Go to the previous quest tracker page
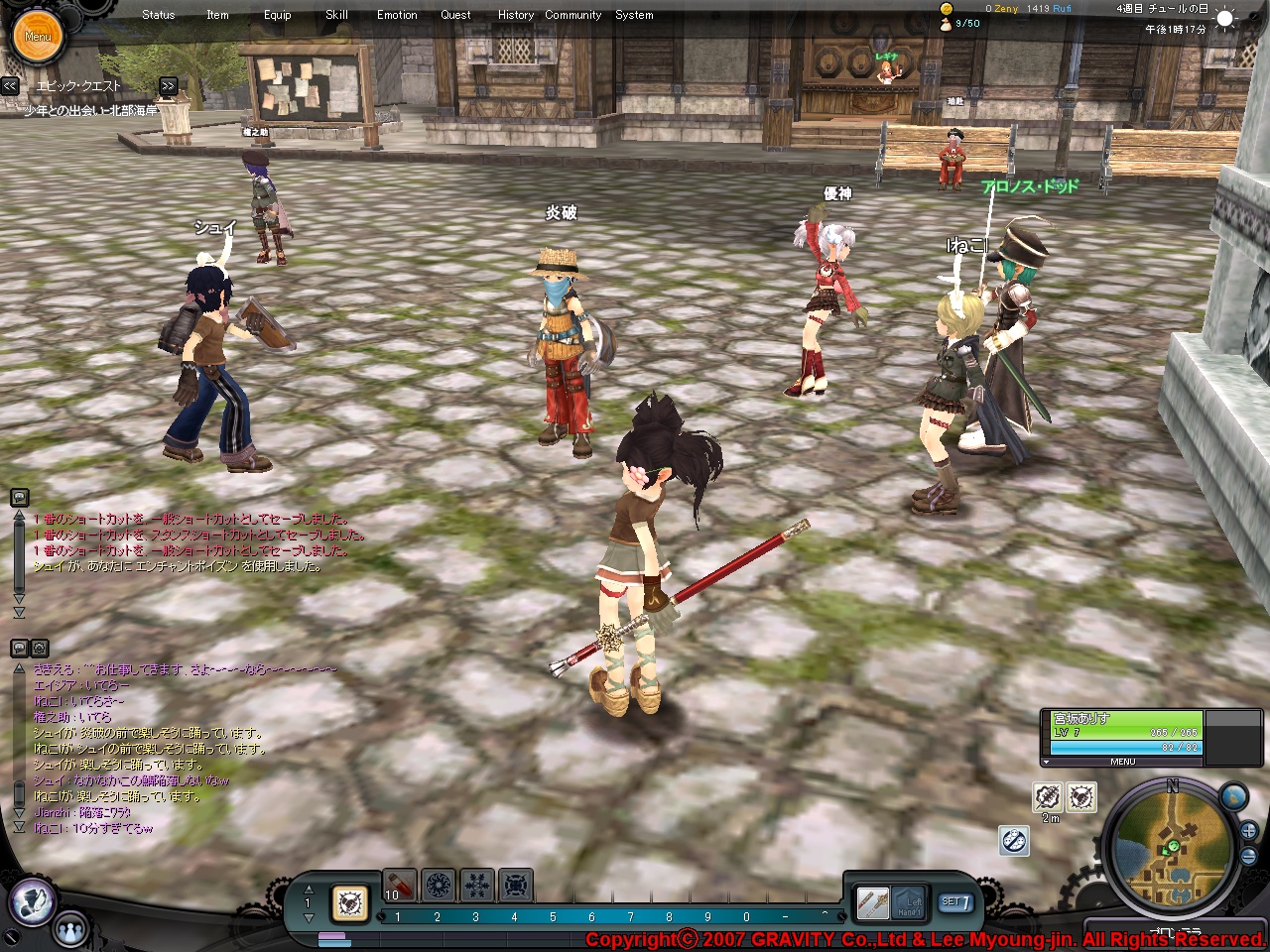1270x952 pixels. coord(10,86)
